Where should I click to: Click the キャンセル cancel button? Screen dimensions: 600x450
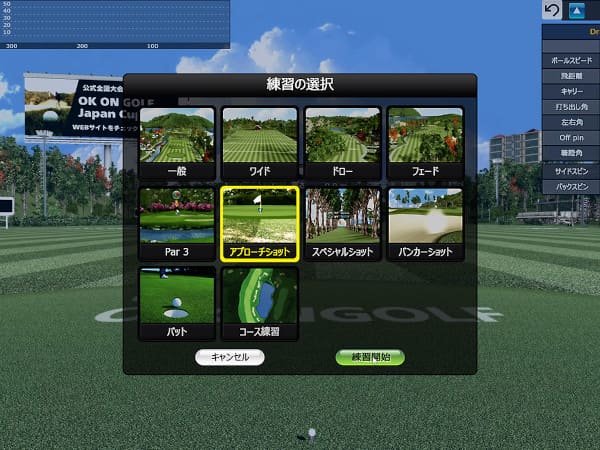click(230, 357)
